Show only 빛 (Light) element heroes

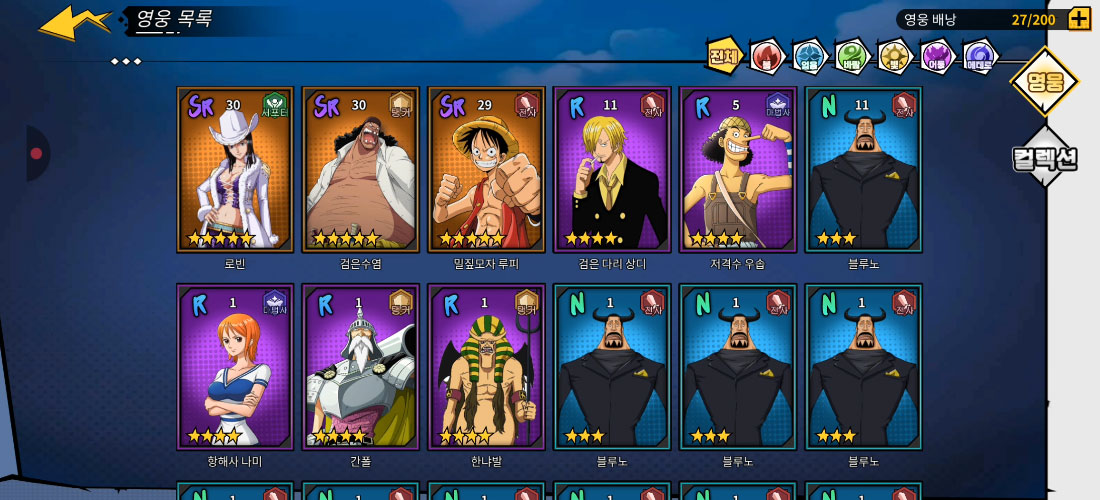pyautogui.click(x=894, y=57)
